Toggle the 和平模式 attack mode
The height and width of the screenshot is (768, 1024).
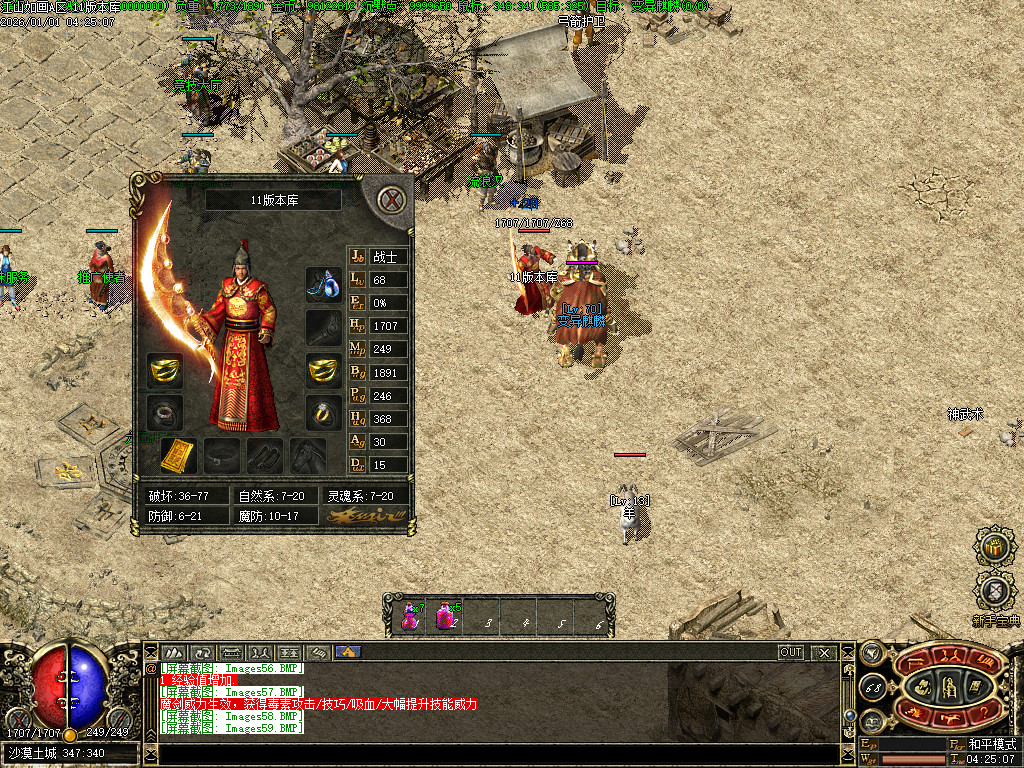[991, 744]
